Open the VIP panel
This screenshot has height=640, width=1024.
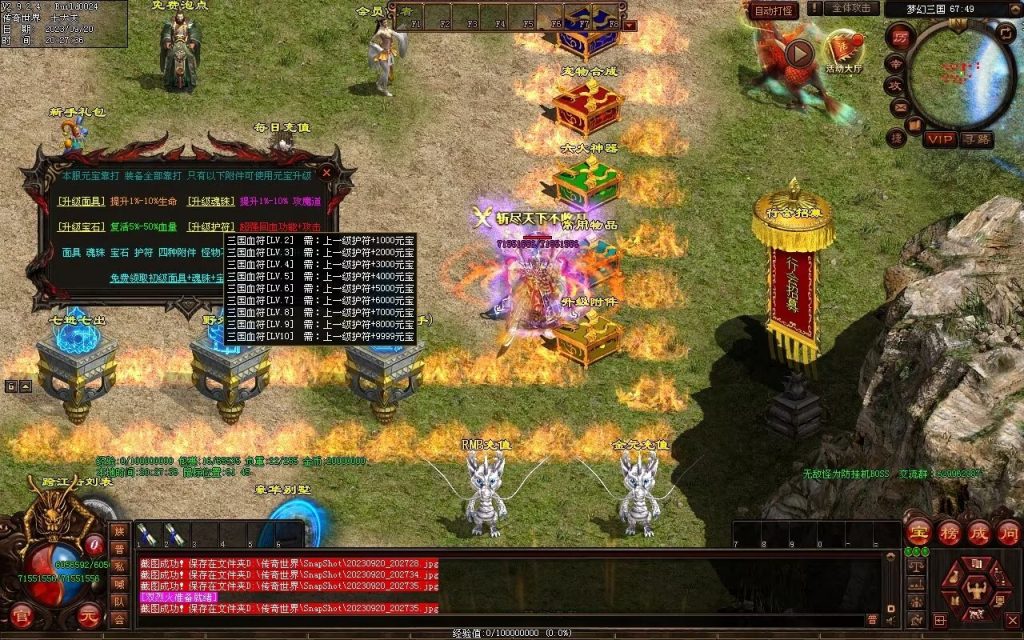[x=939, y=138]
